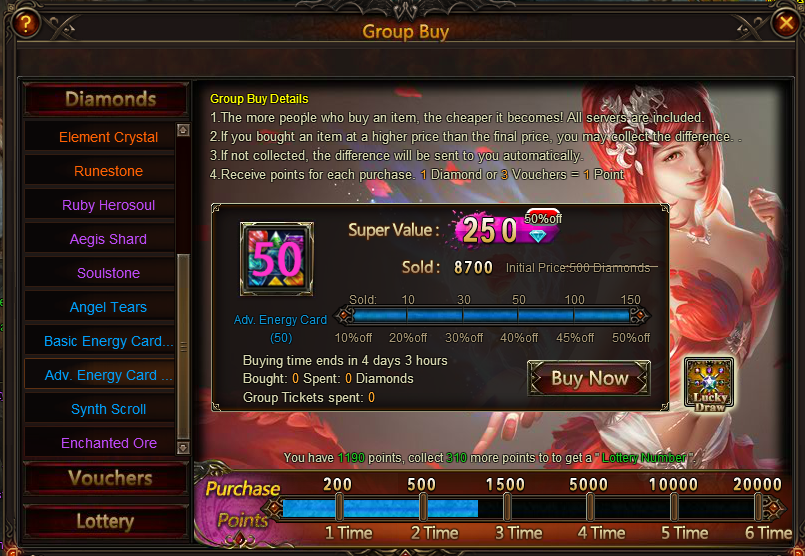
Task: Select Enchanted Ore in the list
Action: tap(108, 443)
